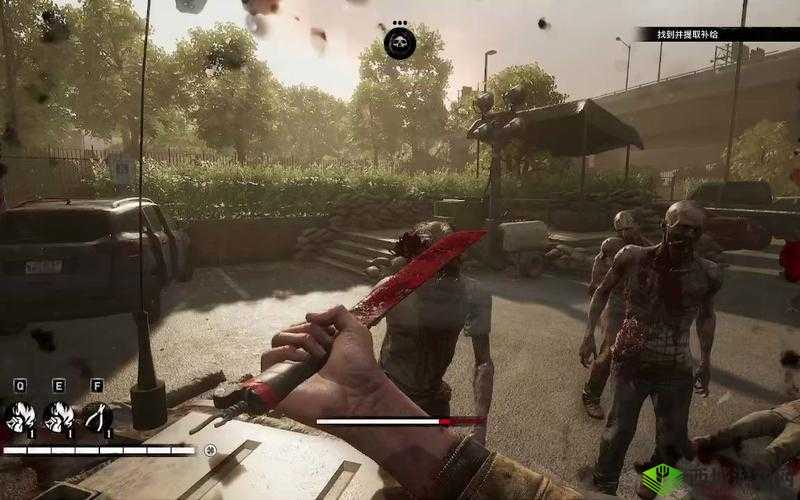The width and height of the screenshot is (800, 500).
Task: Select the fire item in the Q slot
Action: pos(20,417)
